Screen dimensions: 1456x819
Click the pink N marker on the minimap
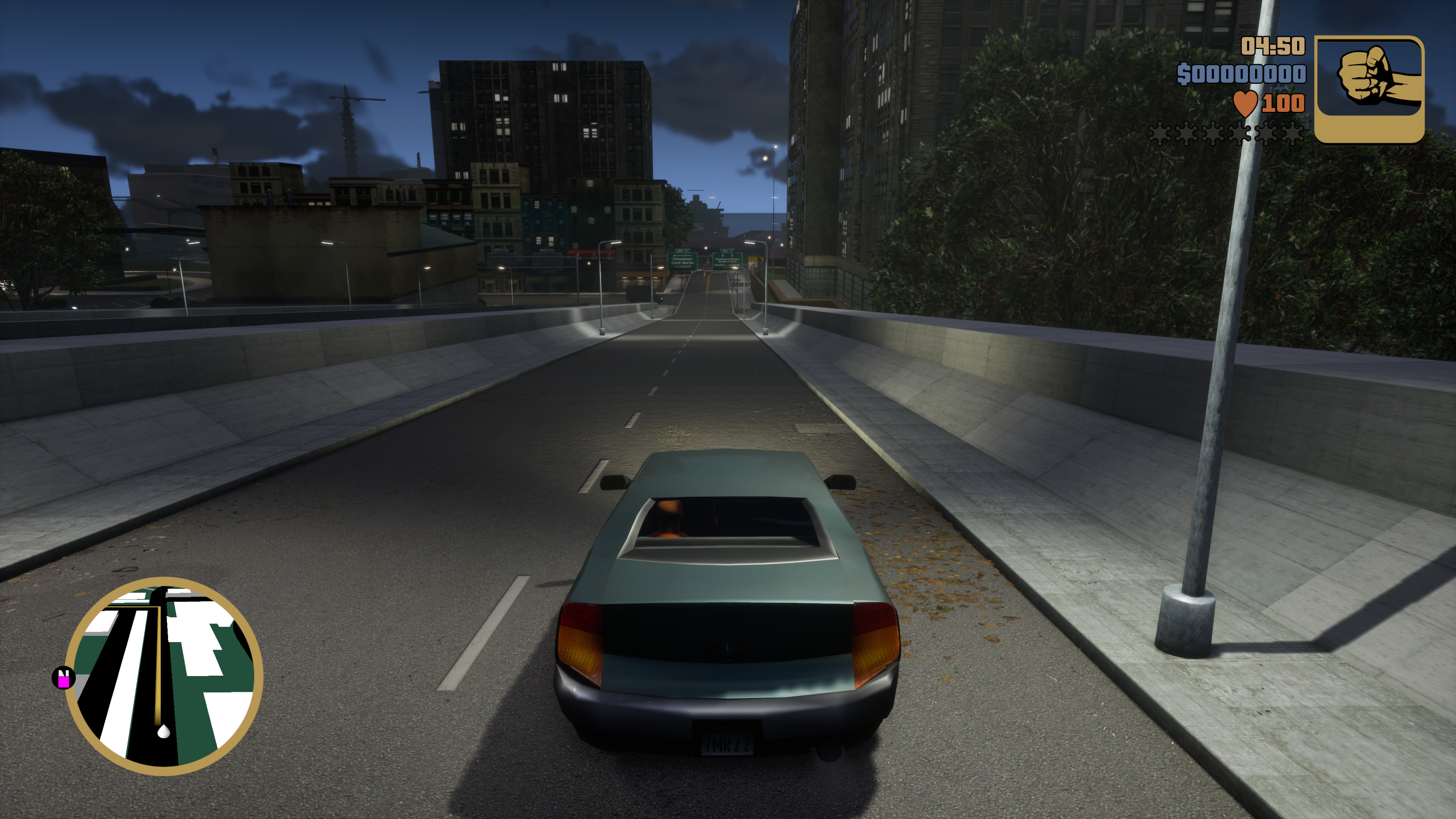pos(63,678)
